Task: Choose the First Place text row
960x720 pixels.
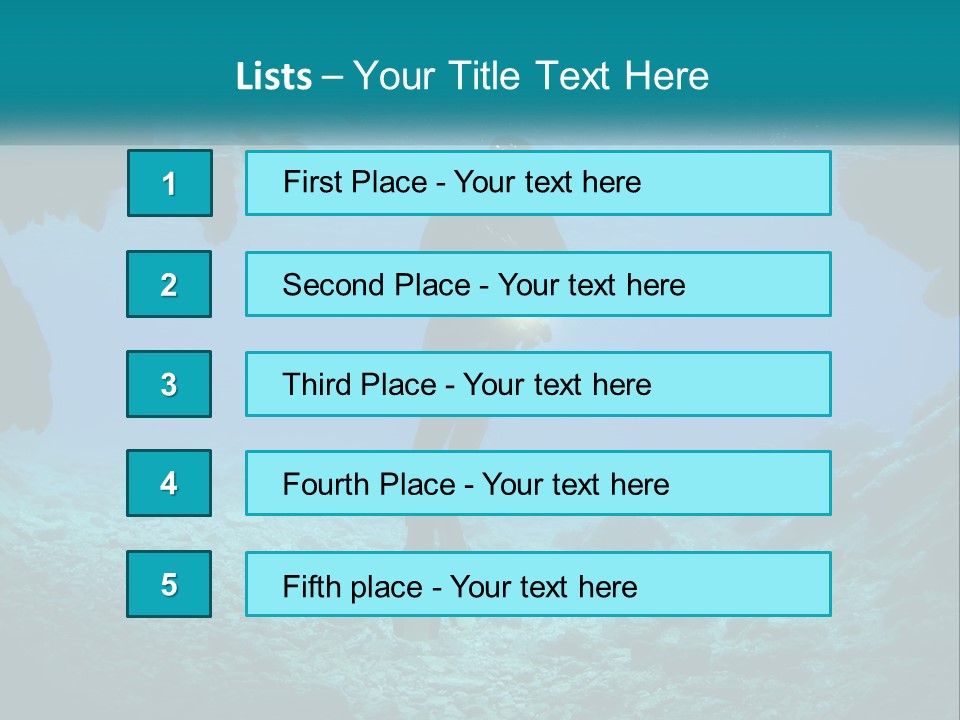Action: [538, 183]
